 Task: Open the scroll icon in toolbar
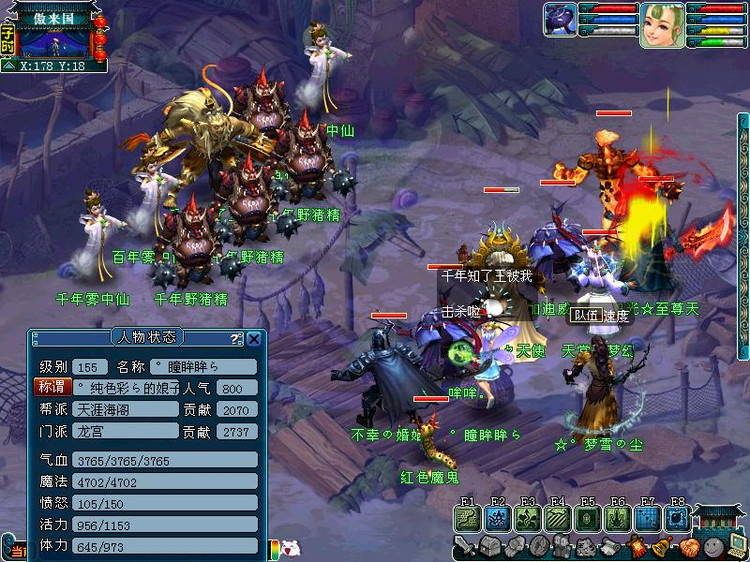tap(612, 547)
